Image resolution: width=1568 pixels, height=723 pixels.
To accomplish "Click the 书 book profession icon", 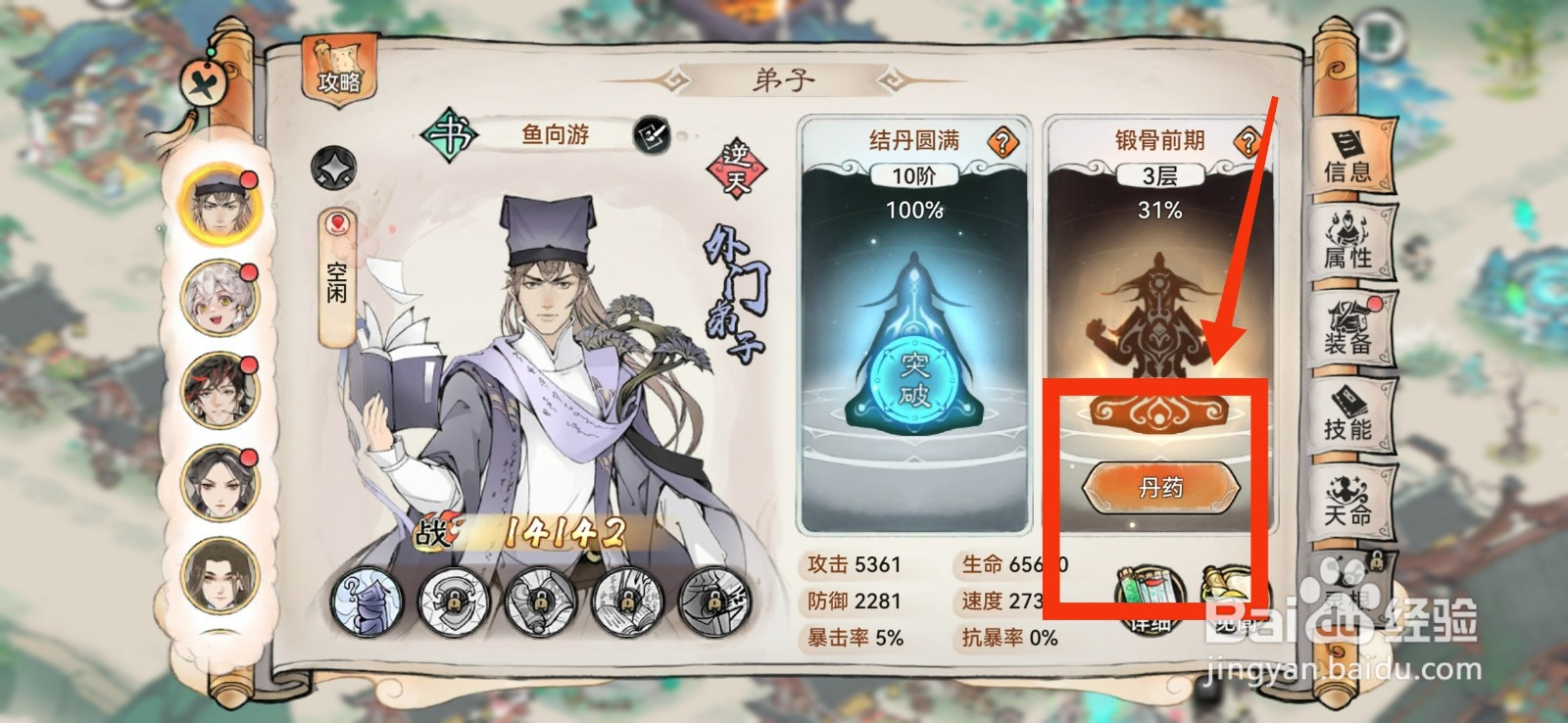I will 450,133.
